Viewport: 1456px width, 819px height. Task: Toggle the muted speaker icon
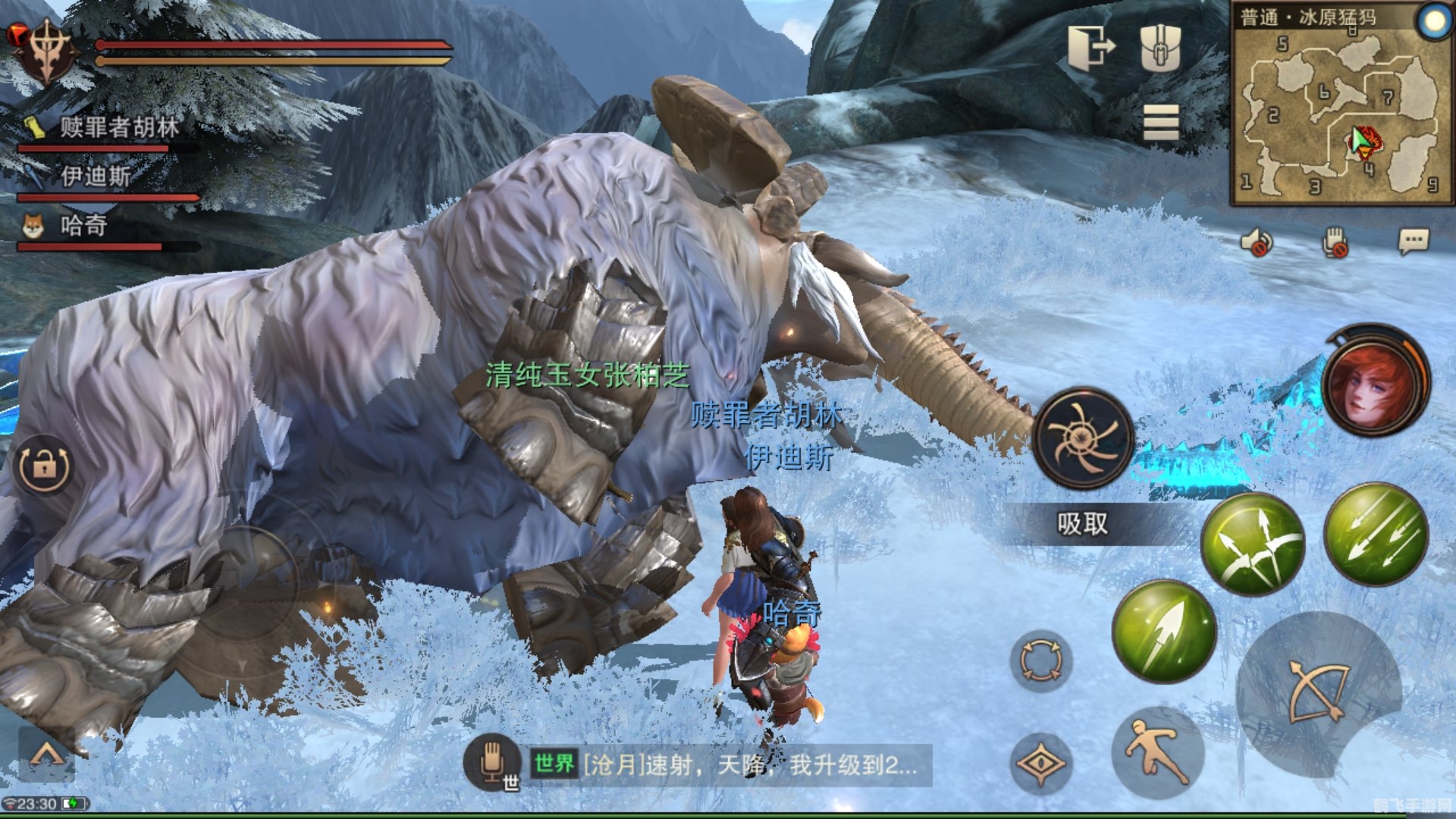point(1257,243)
